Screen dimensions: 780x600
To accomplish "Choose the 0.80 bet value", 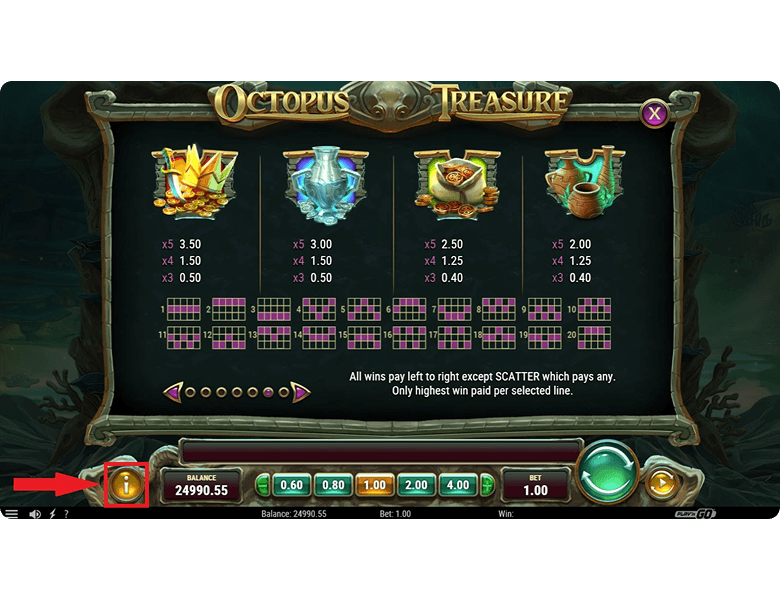I will point(333,485).
